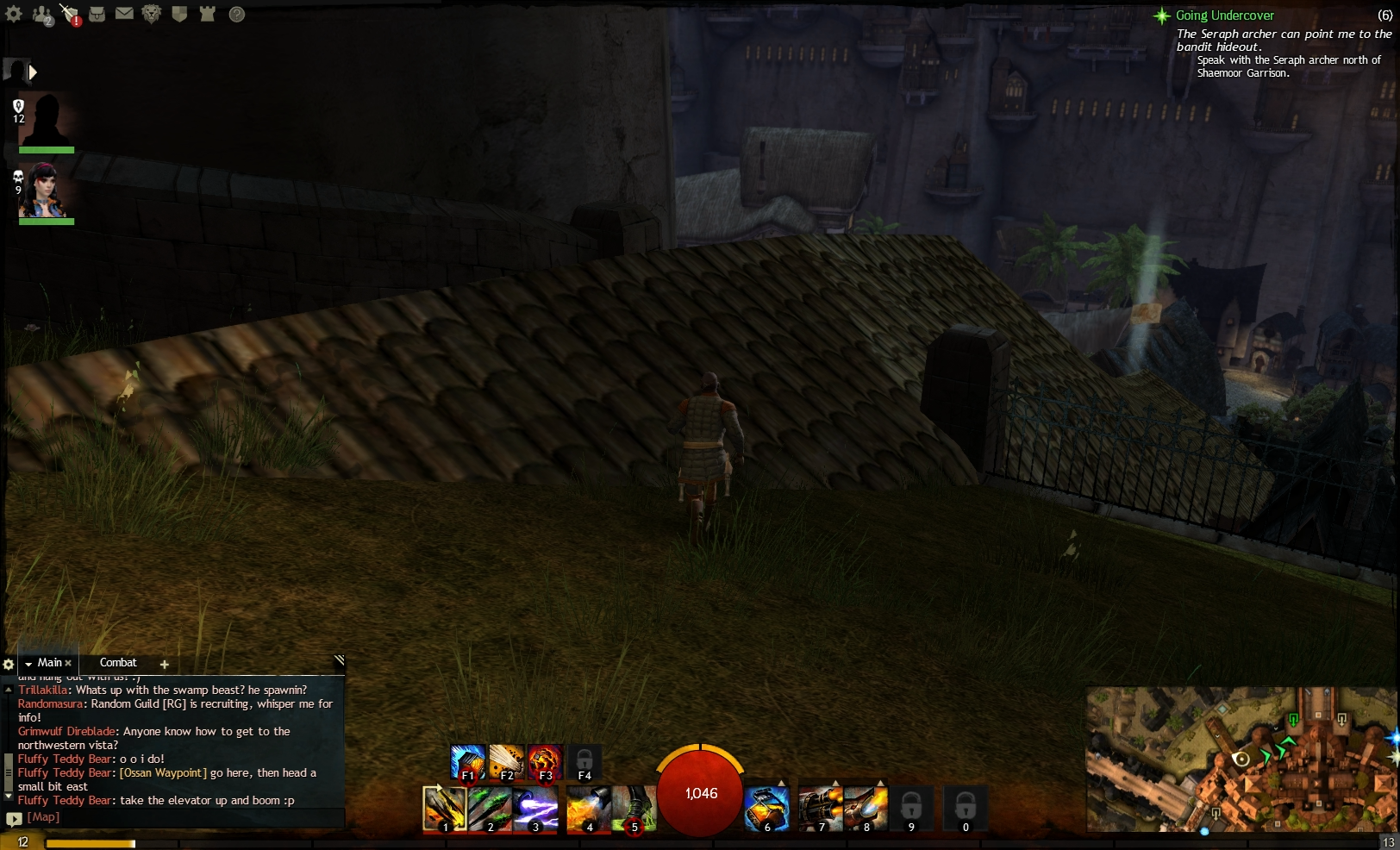1400x850 pixels.
Task: Switch to the Combat chat tab
Action: point(118,663)
